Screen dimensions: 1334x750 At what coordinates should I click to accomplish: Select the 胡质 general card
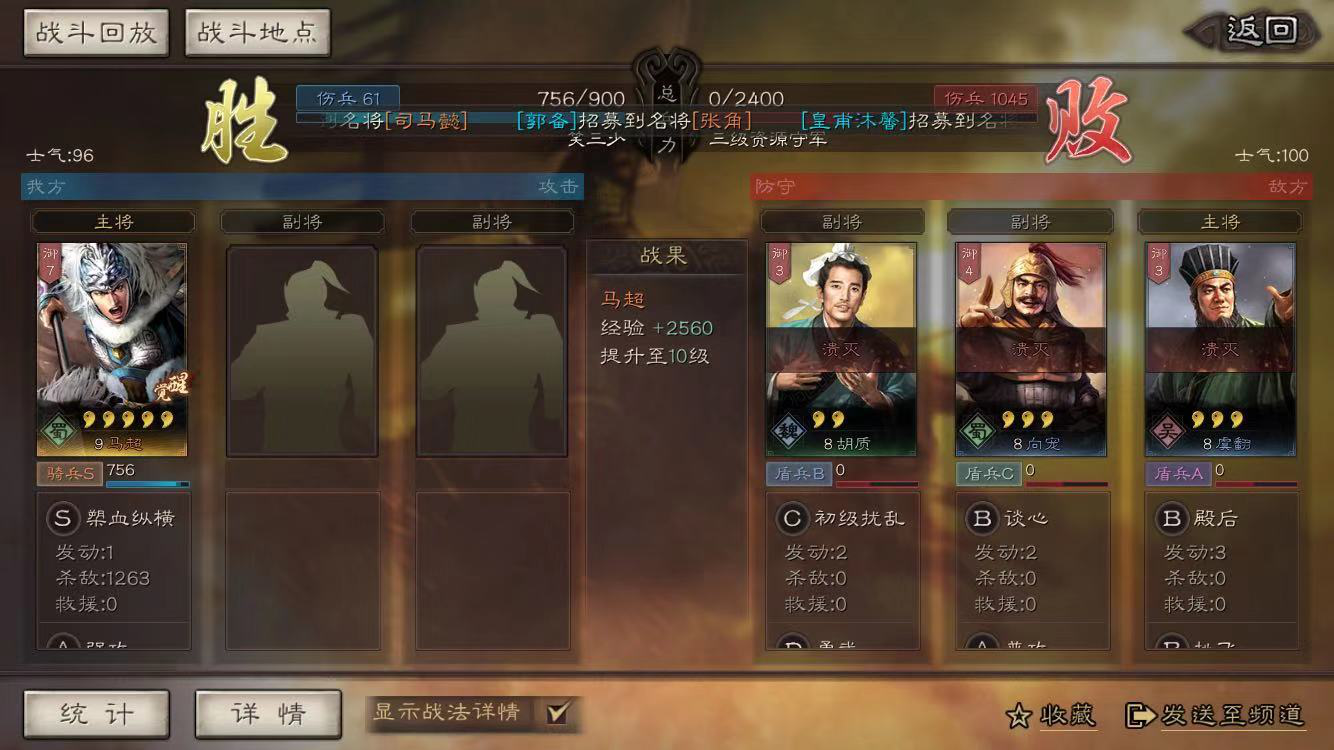click(x=841, y=349)
